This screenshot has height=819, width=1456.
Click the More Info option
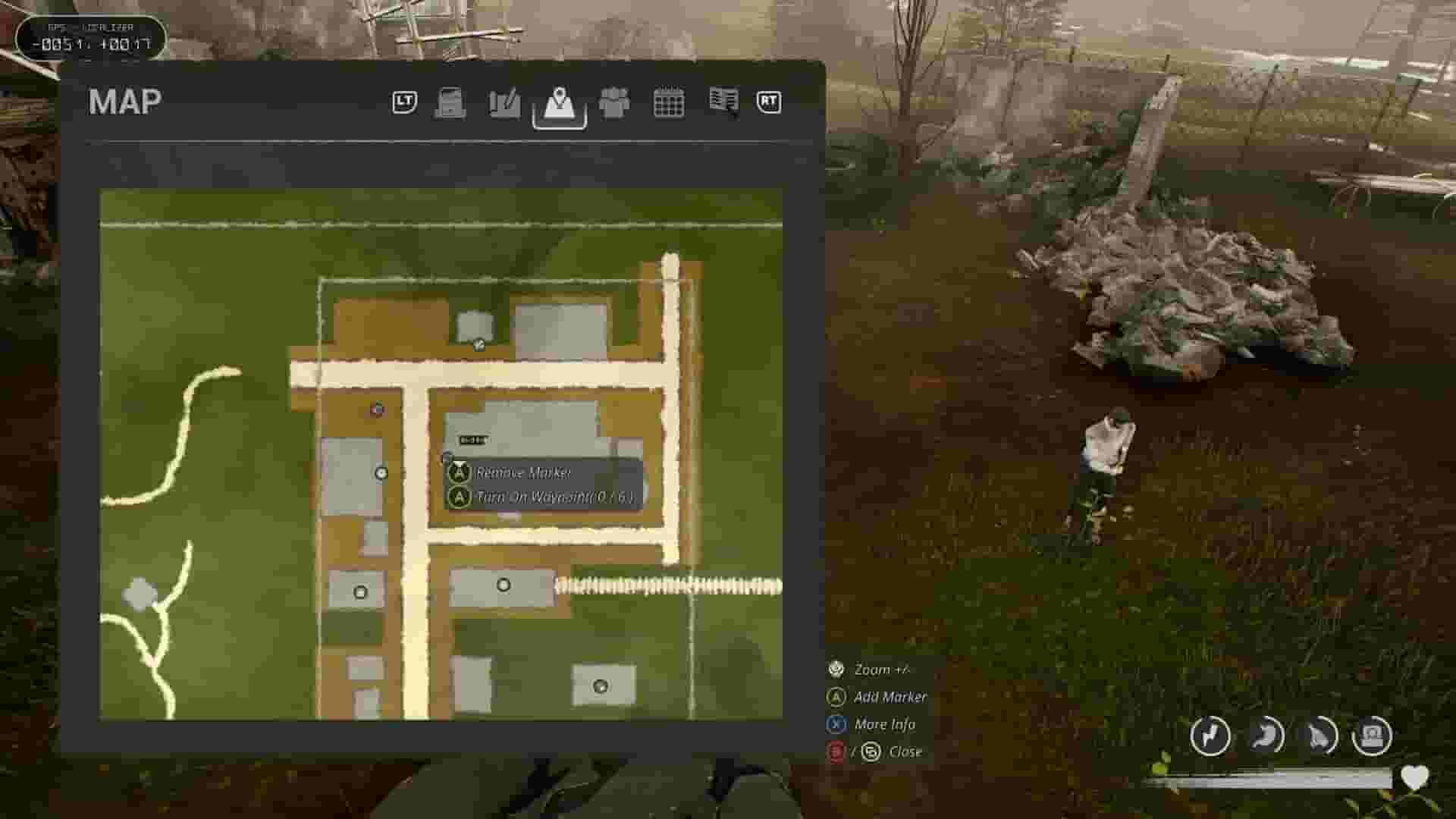(x=883, y=724)
